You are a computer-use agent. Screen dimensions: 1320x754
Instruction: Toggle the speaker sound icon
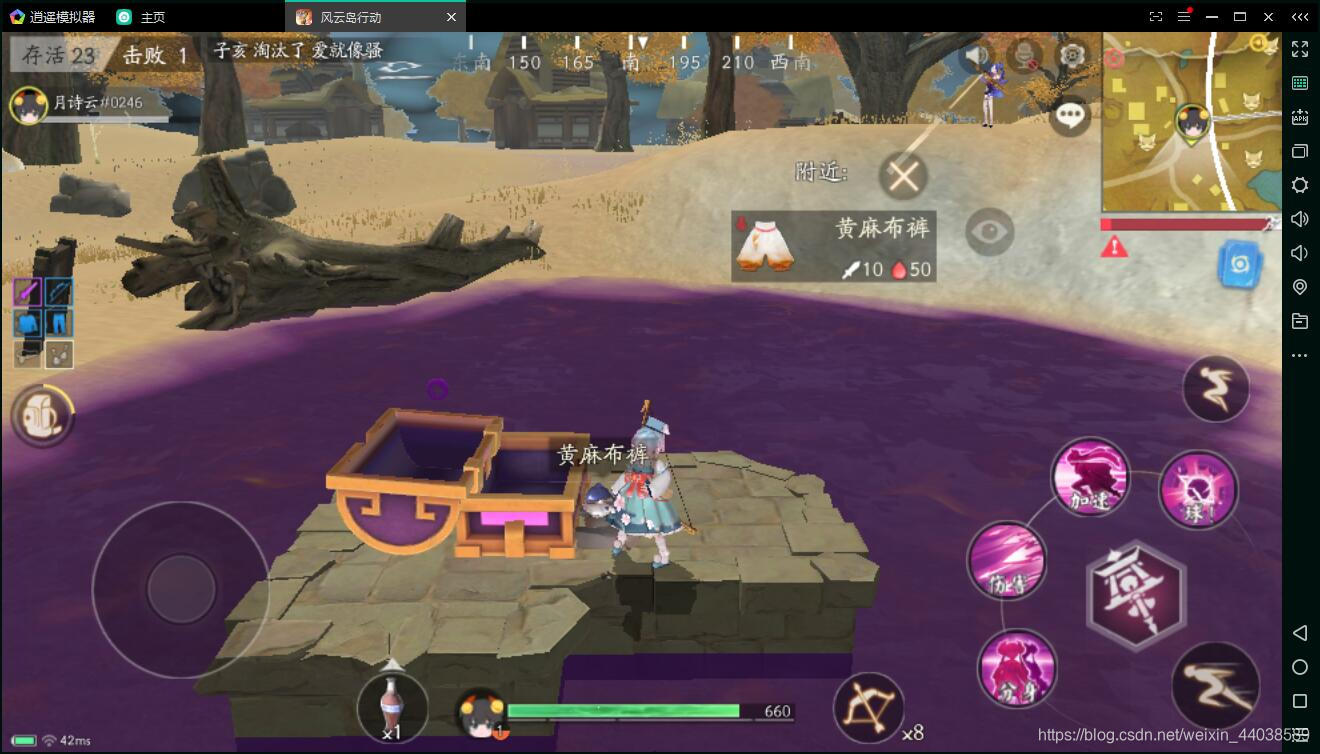(x=977, y=55)
